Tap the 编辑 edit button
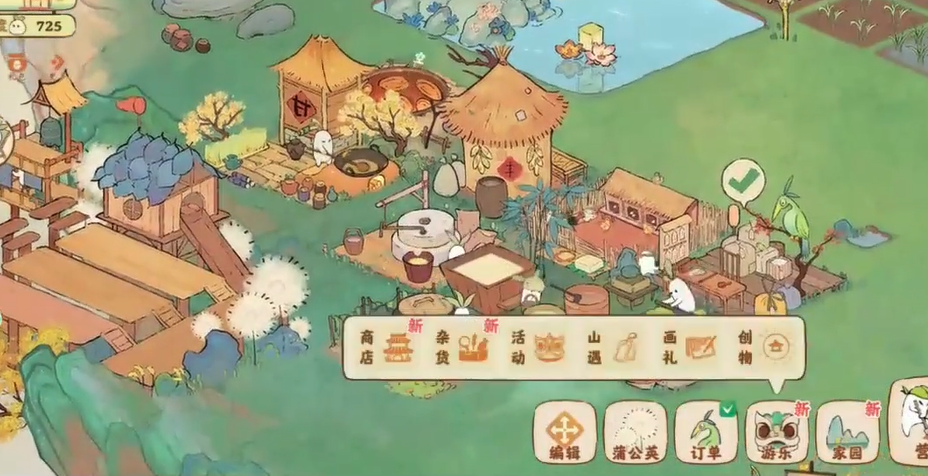This screenshot has height=476, width=928. [x=565, y=432]
